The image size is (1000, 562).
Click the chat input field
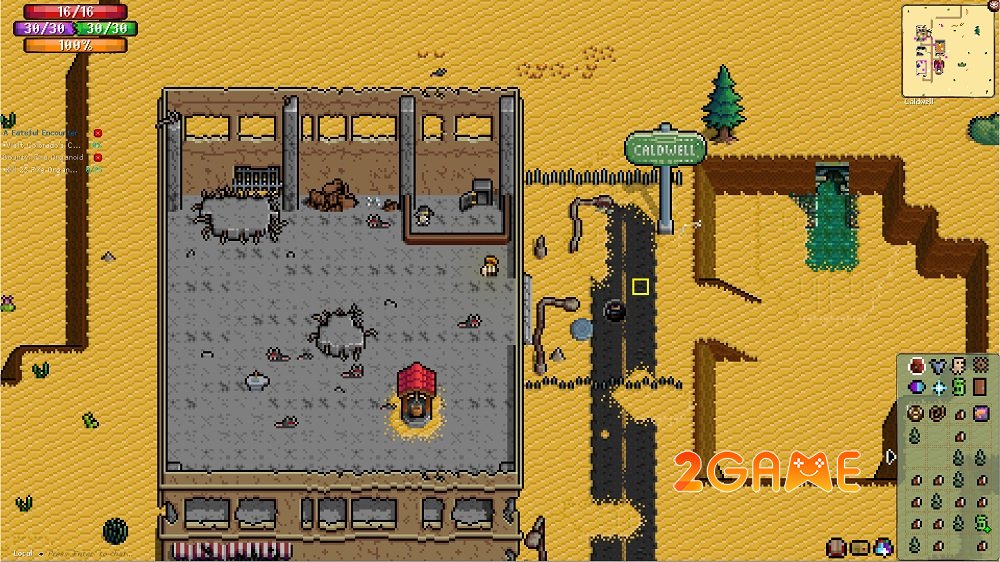point(90,552)
